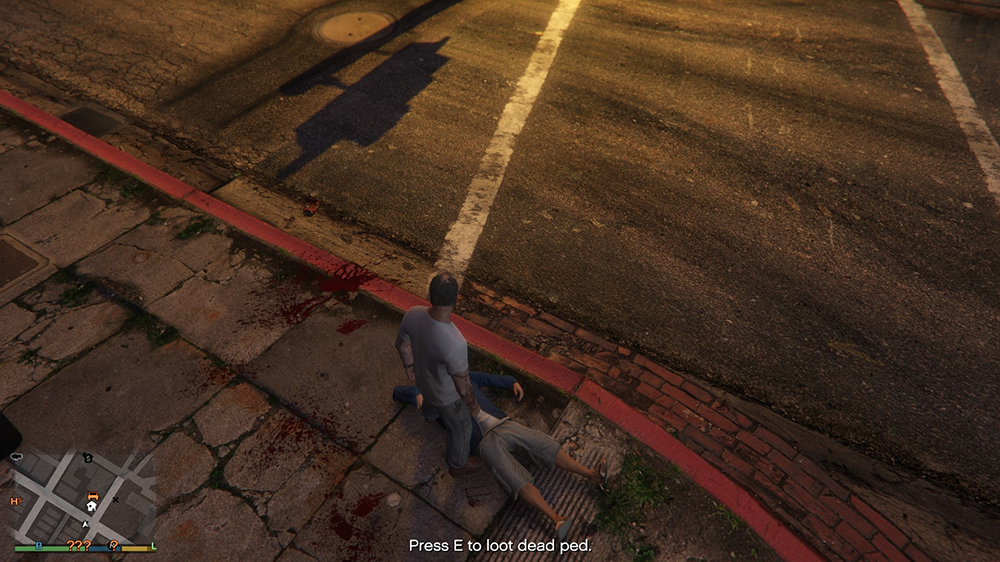Image resolution: width=1000 pixels, height=562 pixels.
Task: Select the white vehicle silhouette blip
Action: pyautogui.click(x=17, y=456)
